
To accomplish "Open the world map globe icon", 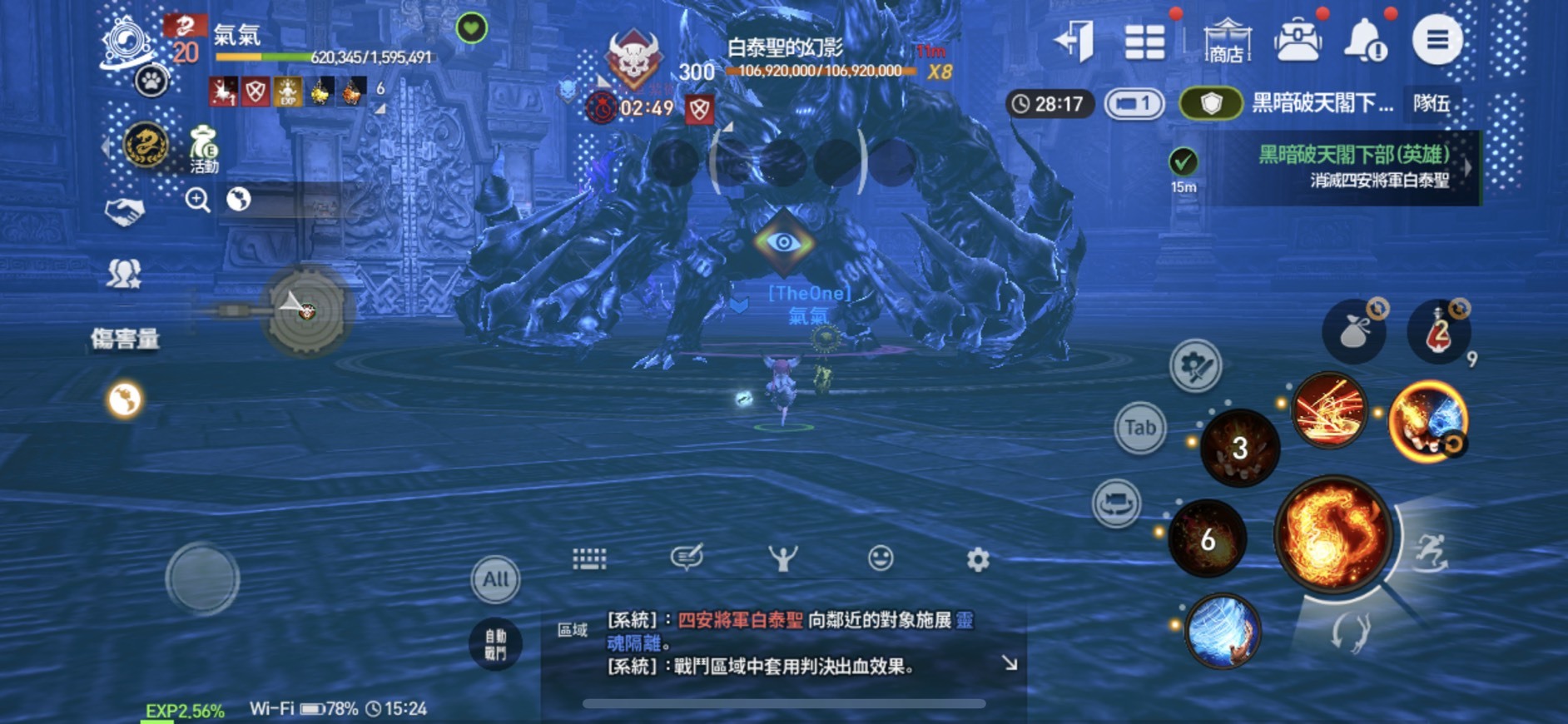I will (239, 201).
